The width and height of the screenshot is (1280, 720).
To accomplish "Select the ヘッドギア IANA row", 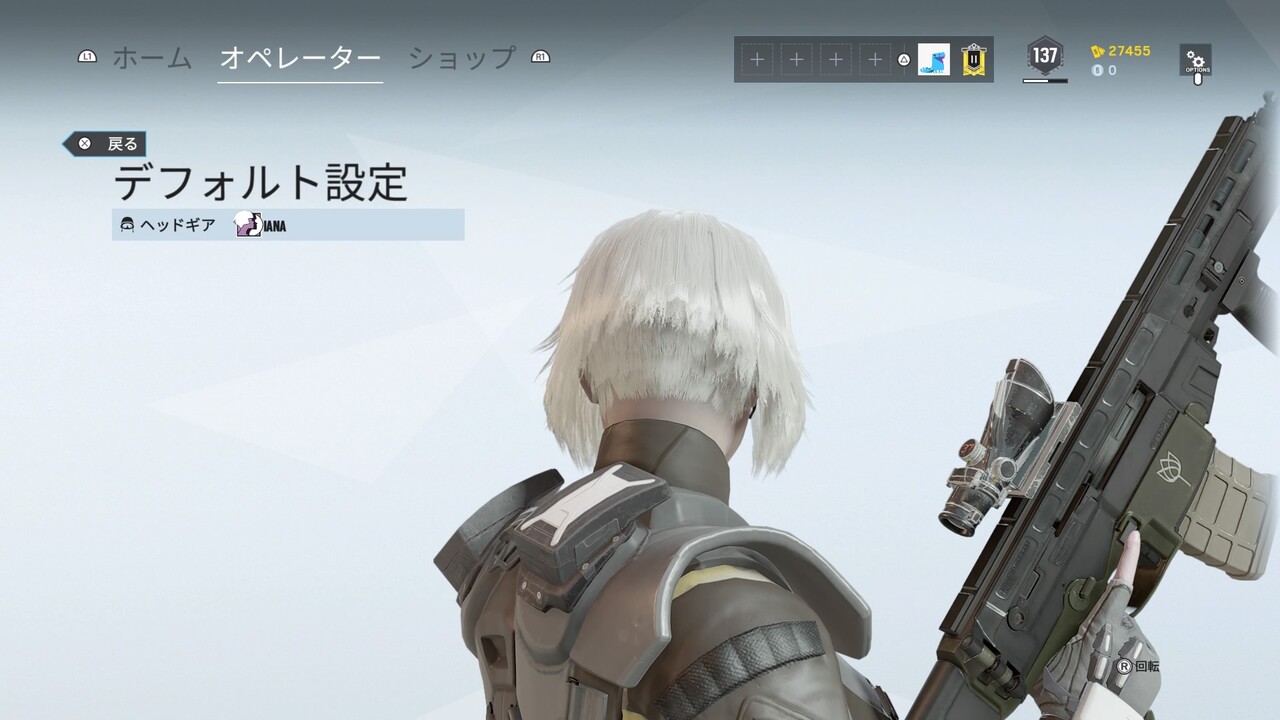I will [x=290, y=226].
